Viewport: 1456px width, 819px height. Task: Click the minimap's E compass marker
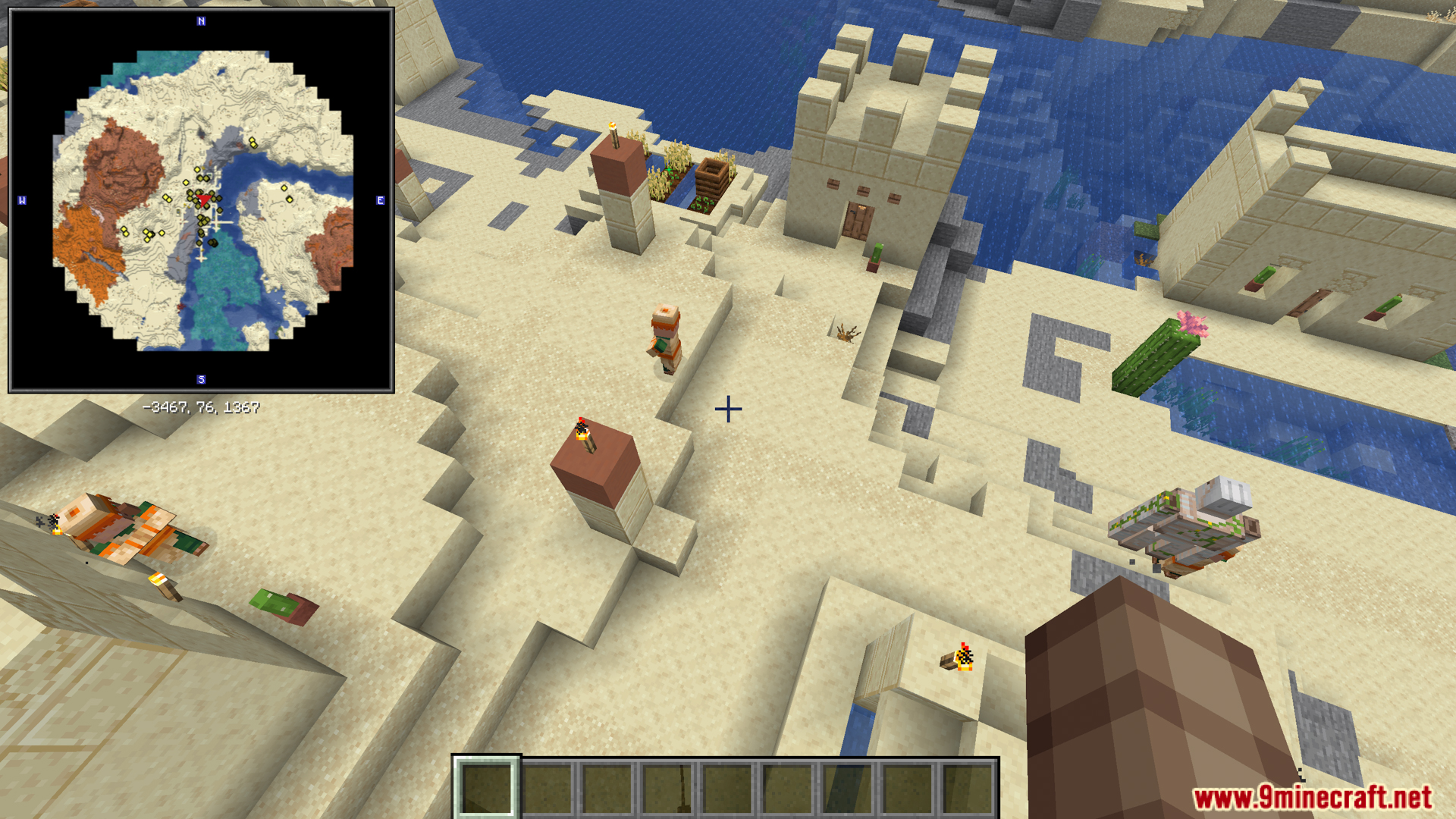[381, 200]
